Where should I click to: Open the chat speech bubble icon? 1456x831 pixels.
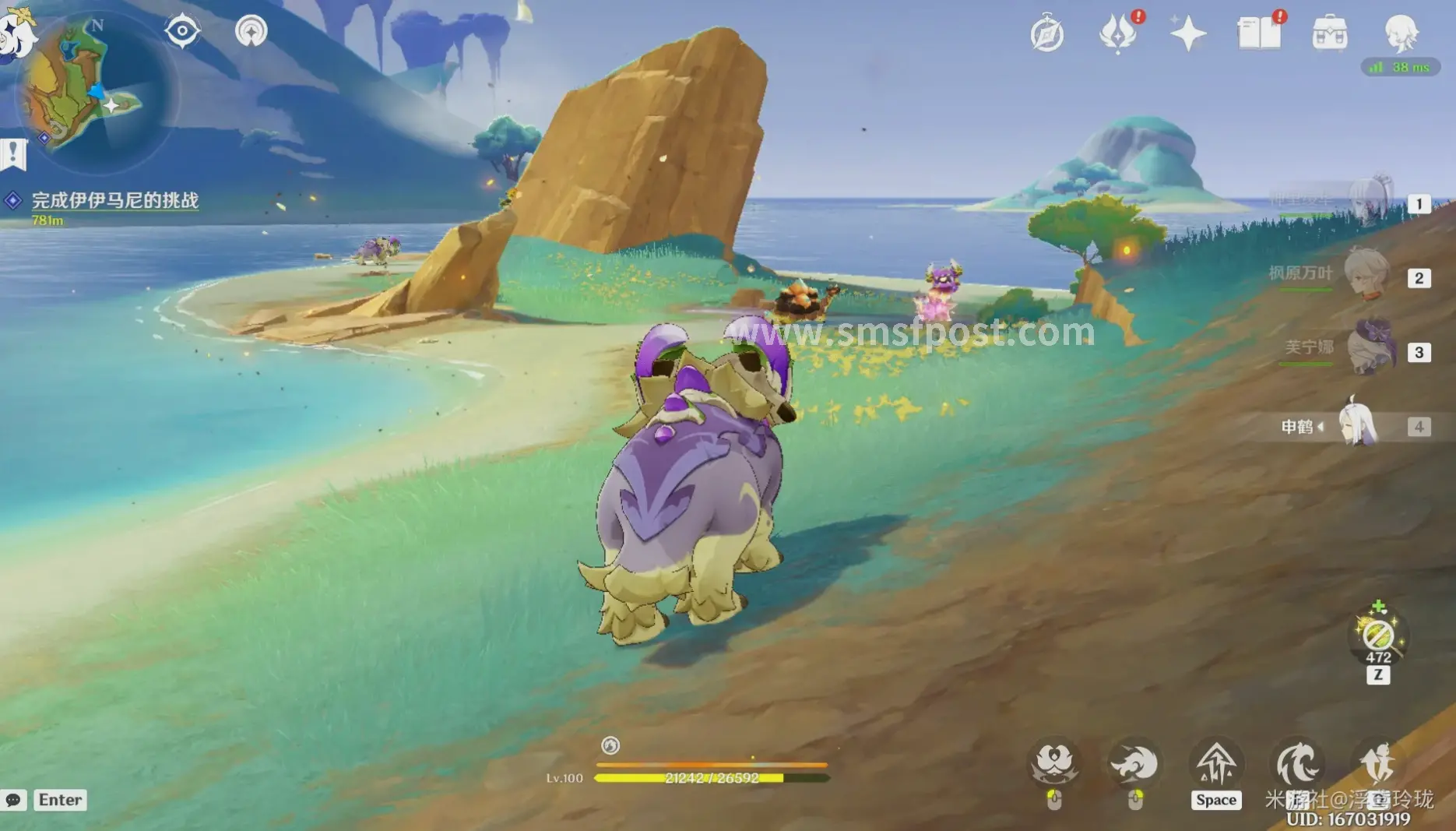pos(13,800)
